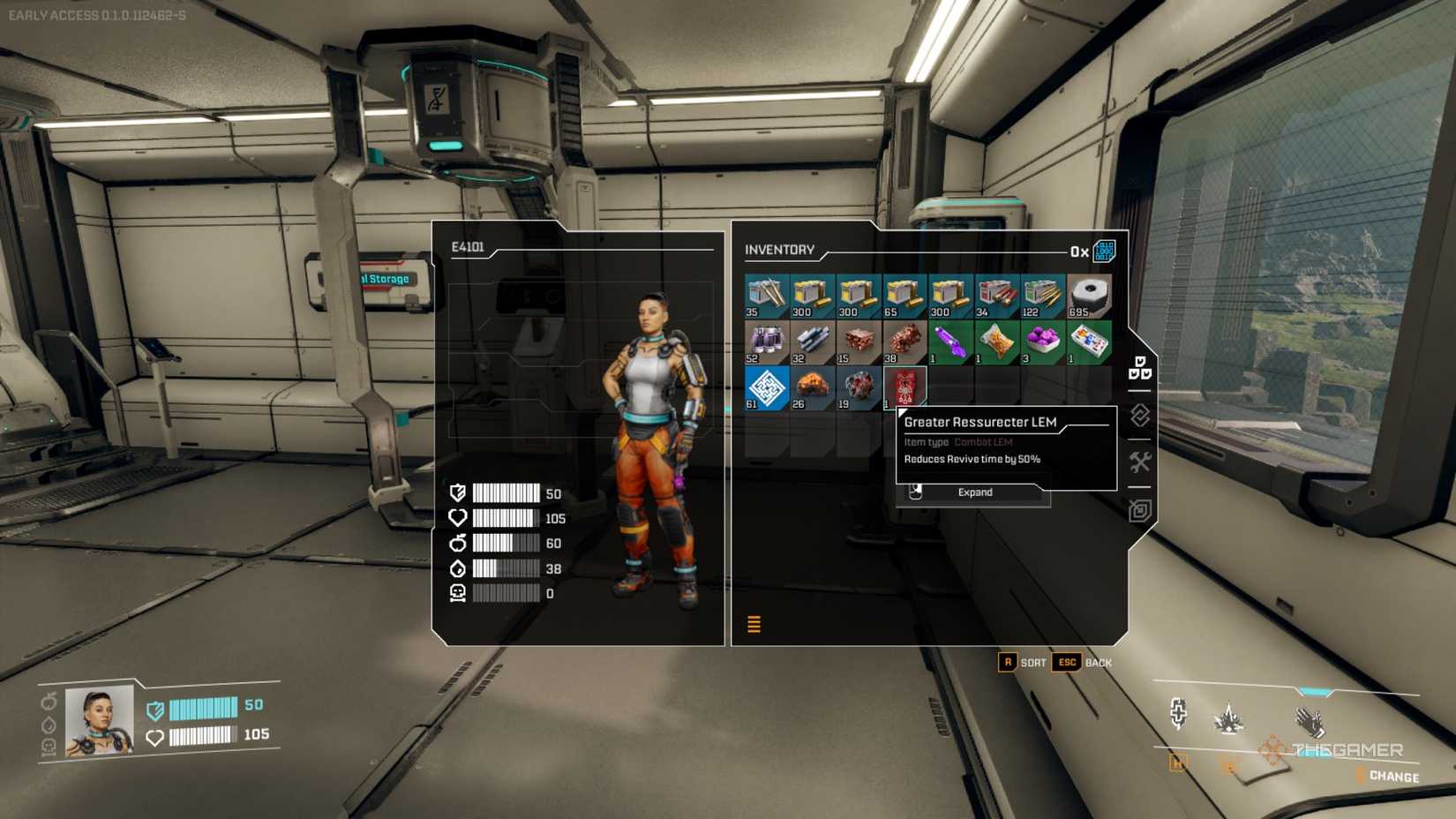
Task: Click the stamina progress bar showing 60
Action: [x=507, y=544]
